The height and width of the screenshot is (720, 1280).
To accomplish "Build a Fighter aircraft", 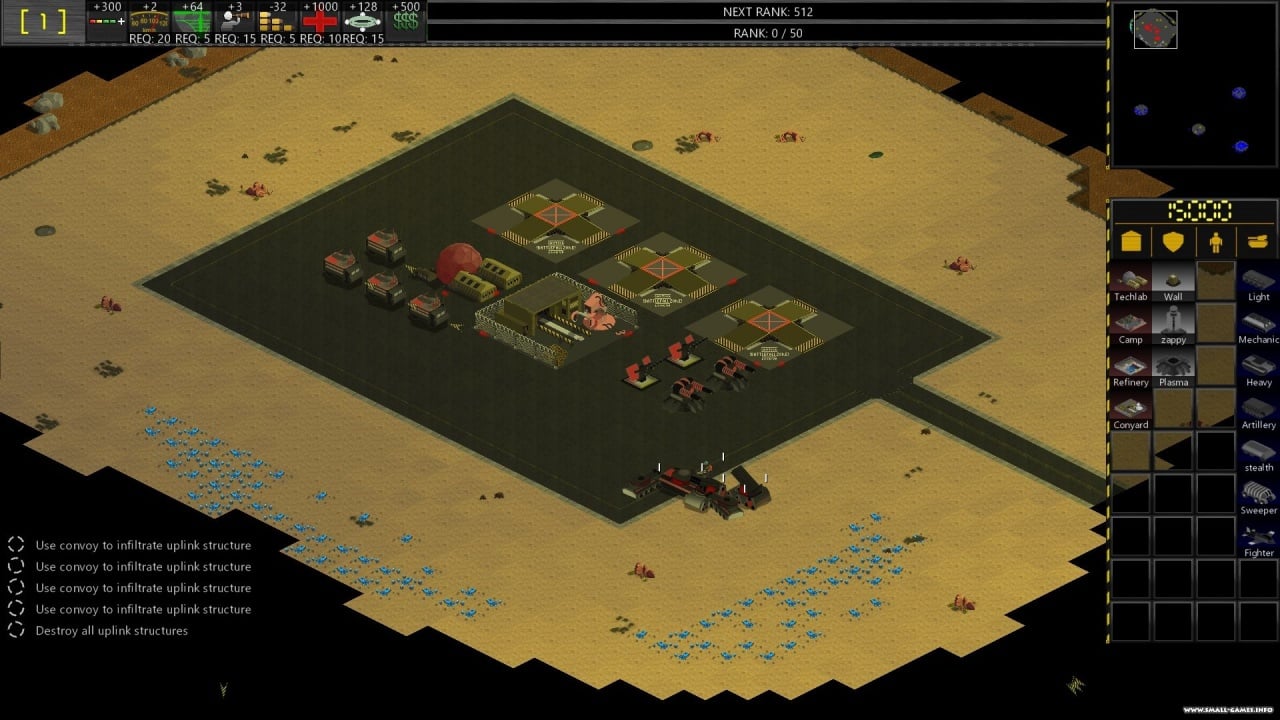I will pyautogui.click(x=1258, y=537).
